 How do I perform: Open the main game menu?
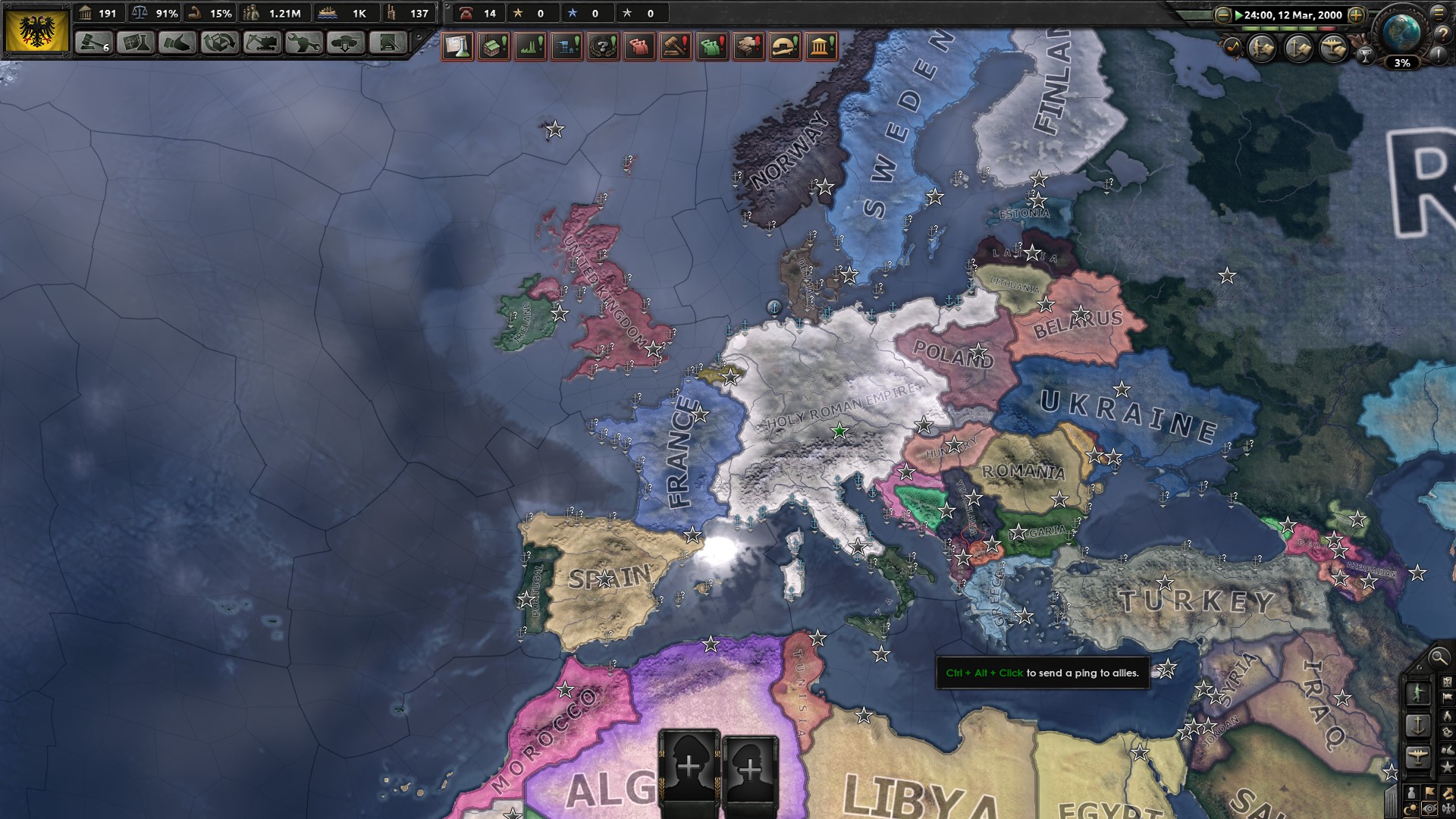pos(1438,14)
